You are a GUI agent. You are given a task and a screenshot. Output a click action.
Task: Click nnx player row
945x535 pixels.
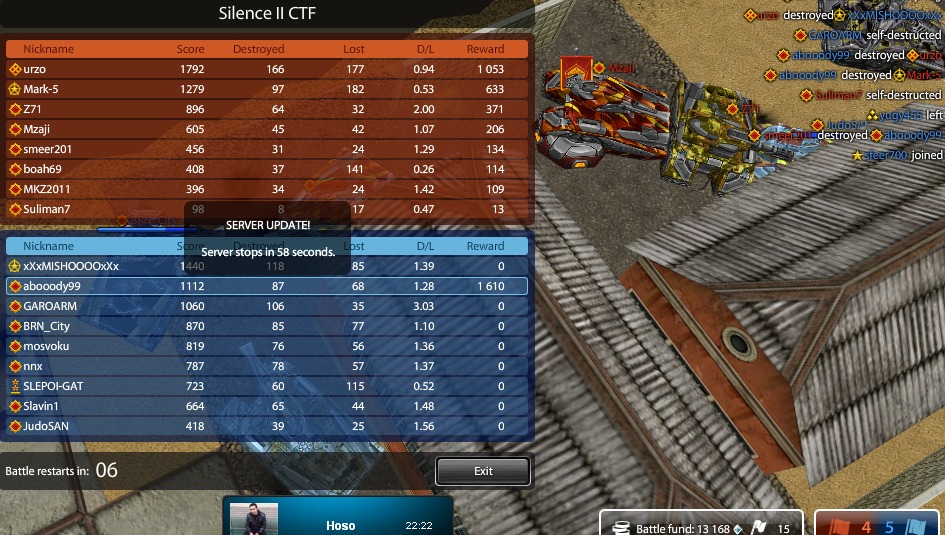[x=267, y=366]
